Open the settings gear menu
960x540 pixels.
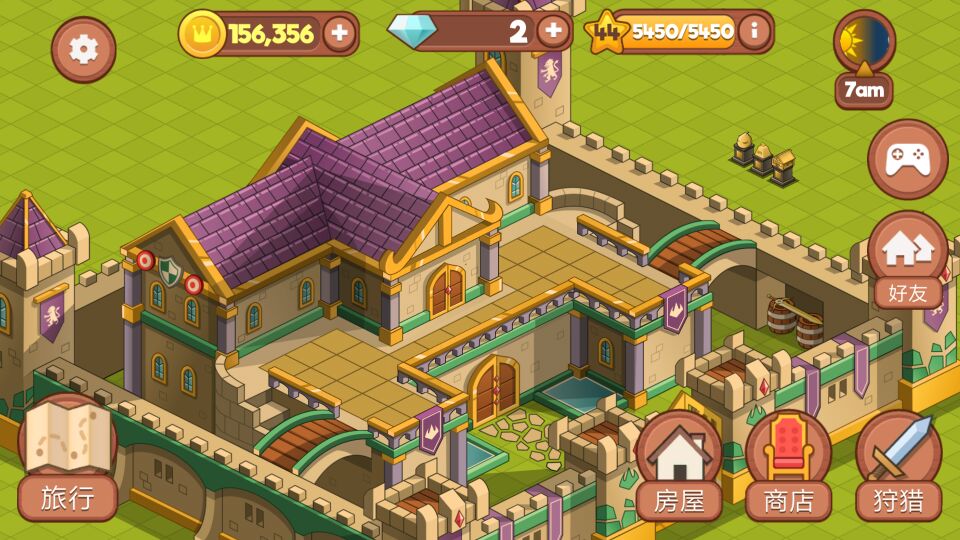coord(83,49)
